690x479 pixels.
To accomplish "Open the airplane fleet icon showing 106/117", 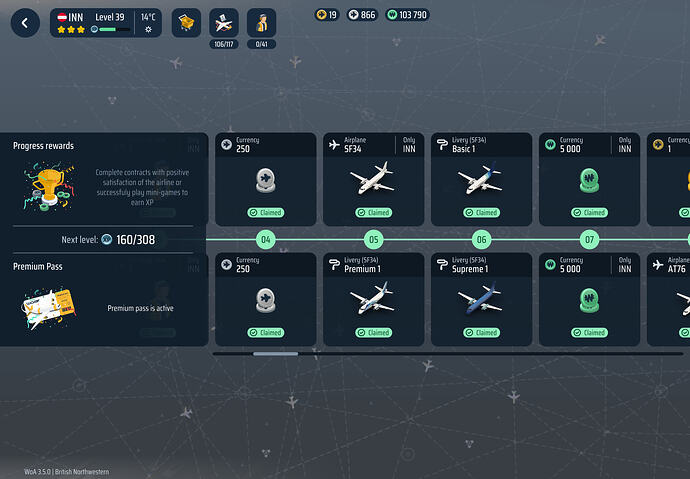I will [x=224, y=23].
